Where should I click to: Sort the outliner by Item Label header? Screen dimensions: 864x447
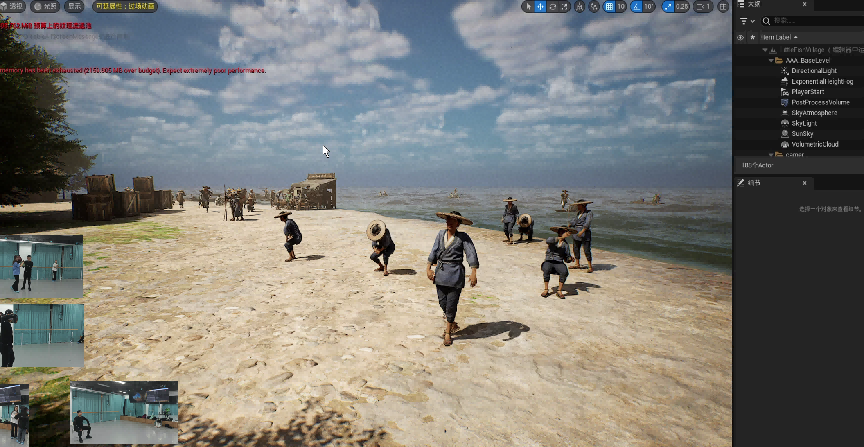(x=780, y=37)
